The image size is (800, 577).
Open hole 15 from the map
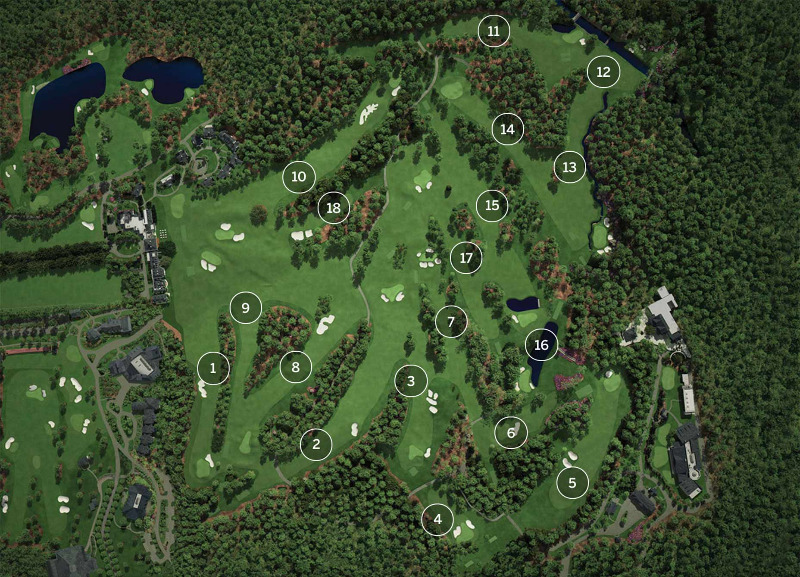point(491,205)
